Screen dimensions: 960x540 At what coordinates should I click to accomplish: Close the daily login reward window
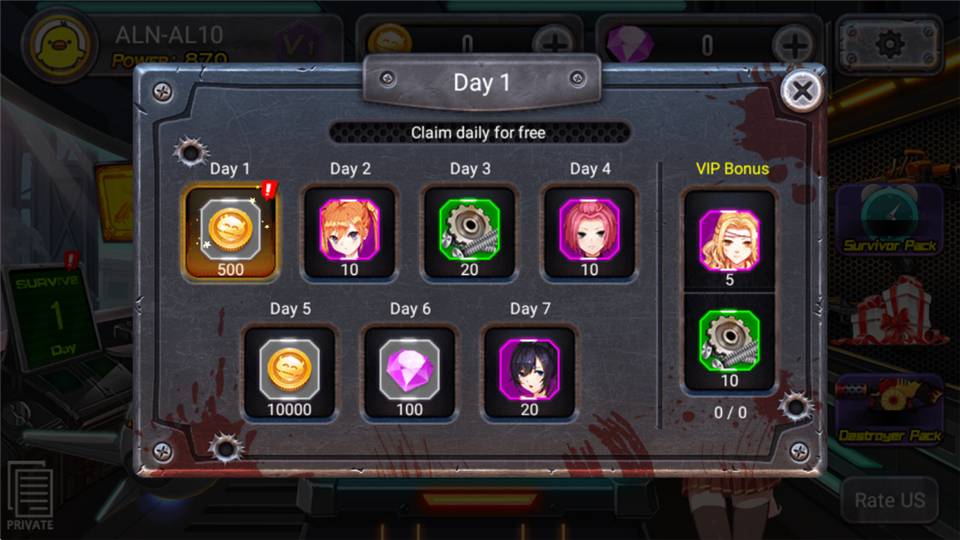click(801, 92)
